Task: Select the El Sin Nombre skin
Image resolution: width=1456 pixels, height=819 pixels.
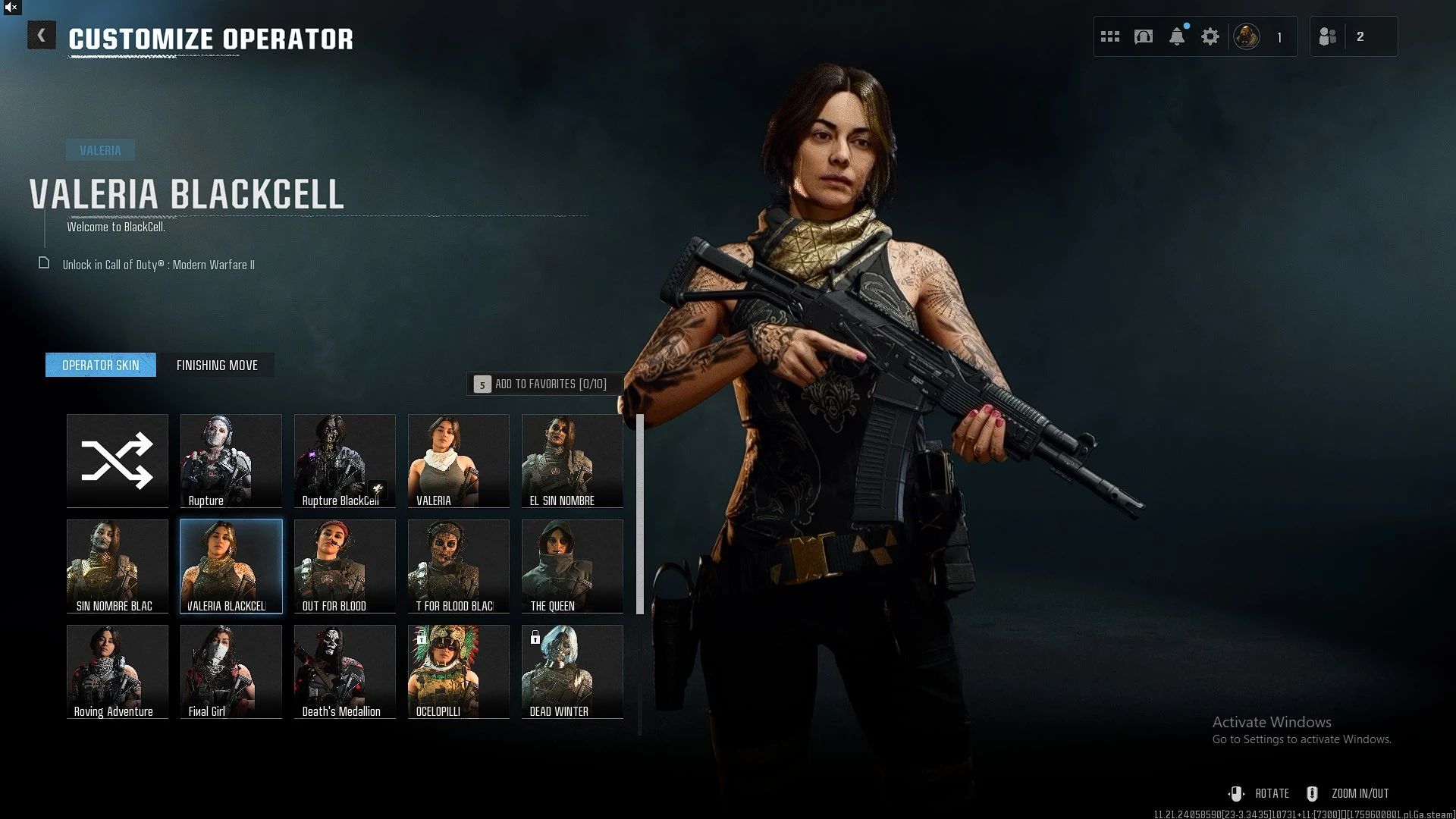Action: pyautogui.click(x=573, y=460)
